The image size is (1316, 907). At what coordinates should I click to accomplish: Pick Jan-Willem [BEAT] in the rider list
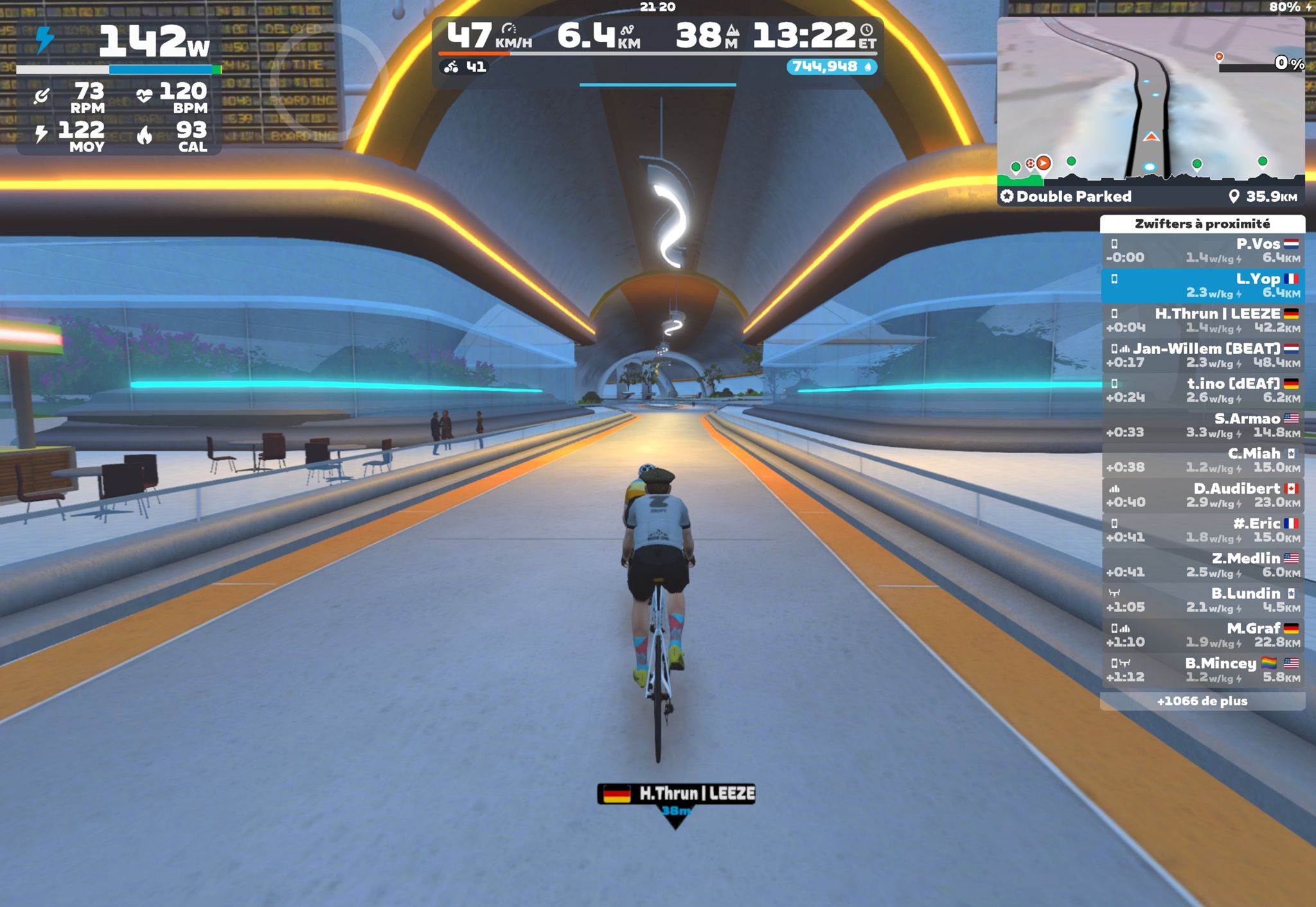click(1202, 355)
